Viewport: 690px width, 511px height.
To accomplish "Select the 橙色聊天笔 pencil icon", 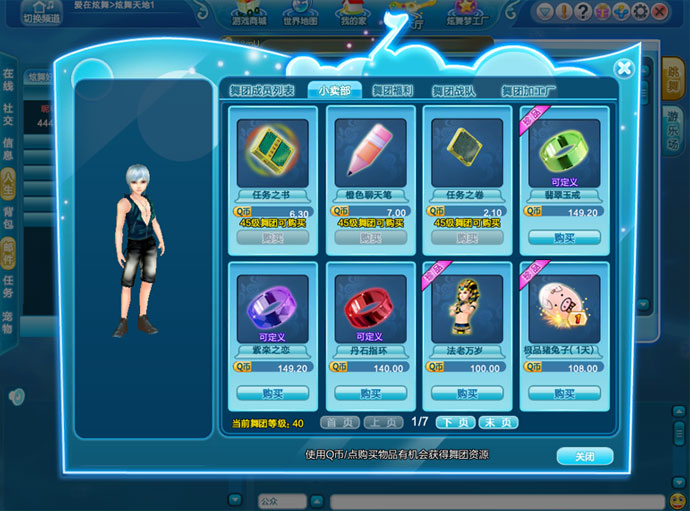I will pos(370,148).
